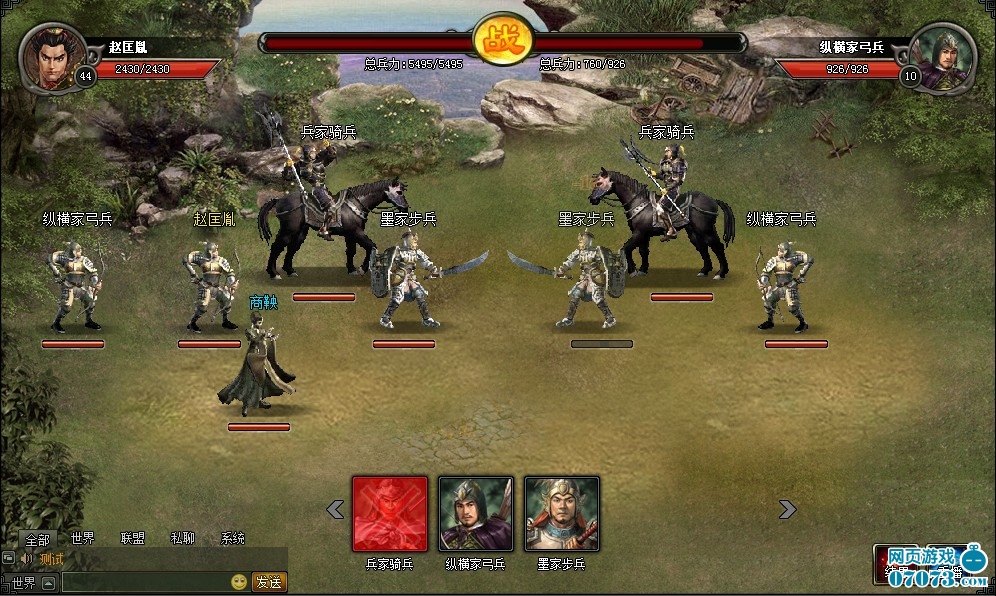Switch to the 联盟 chat tab
This screenshot has height=596, width=996.
(133, 539)
